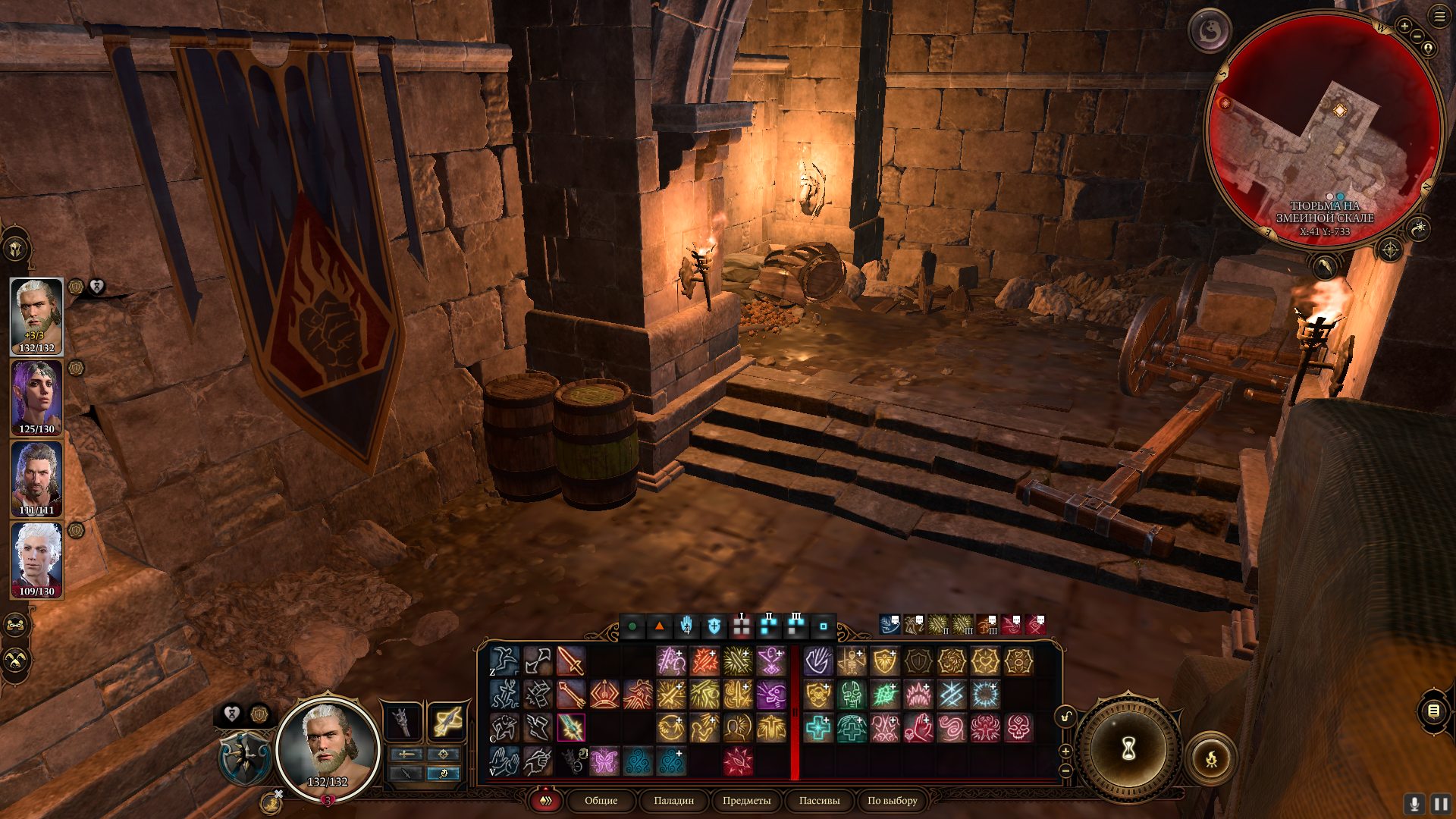Click the pause button in the overlay

point(1440,804)
